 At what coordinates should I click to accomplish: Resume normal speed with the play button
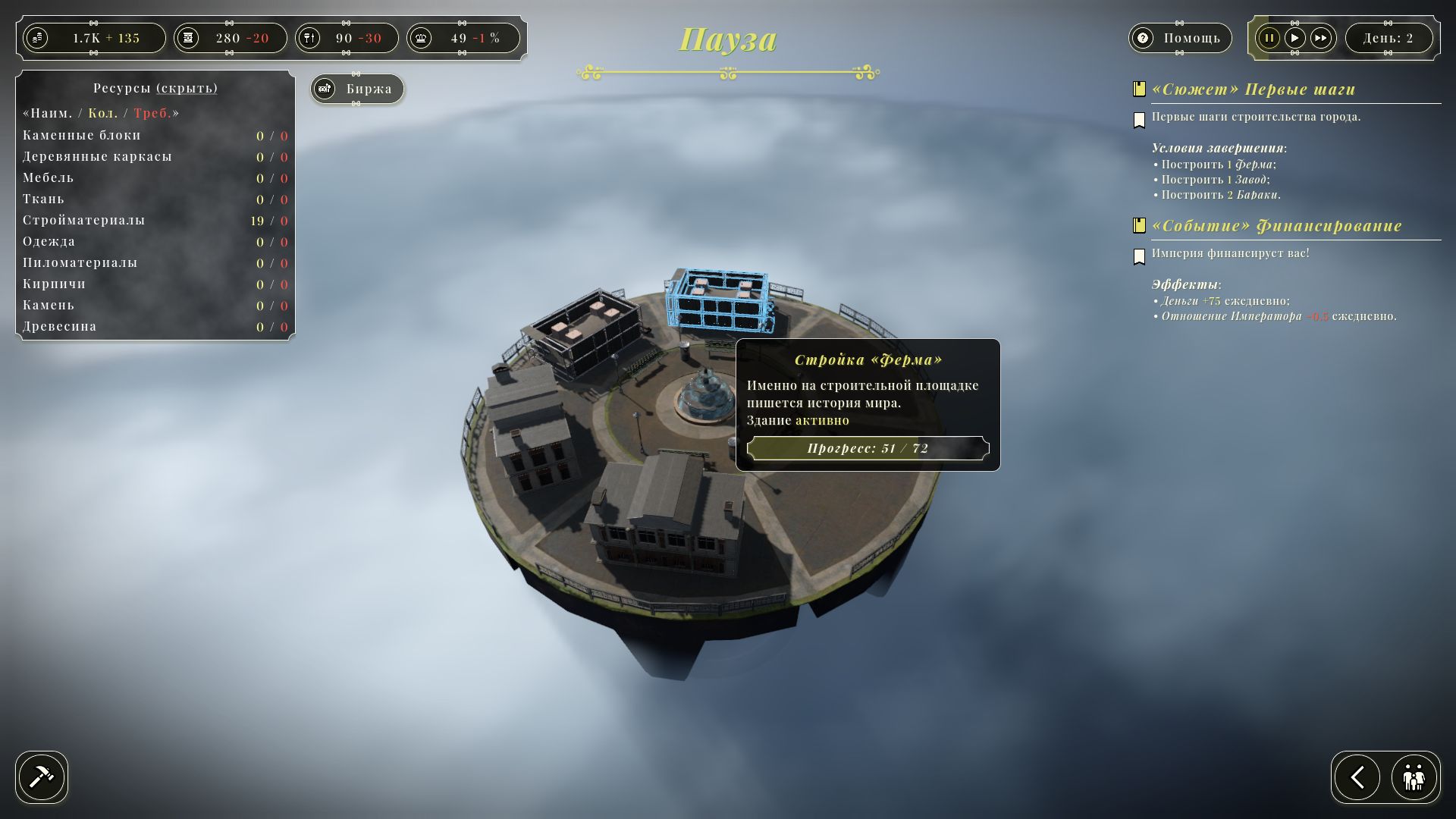click(x=1295, y=38)
